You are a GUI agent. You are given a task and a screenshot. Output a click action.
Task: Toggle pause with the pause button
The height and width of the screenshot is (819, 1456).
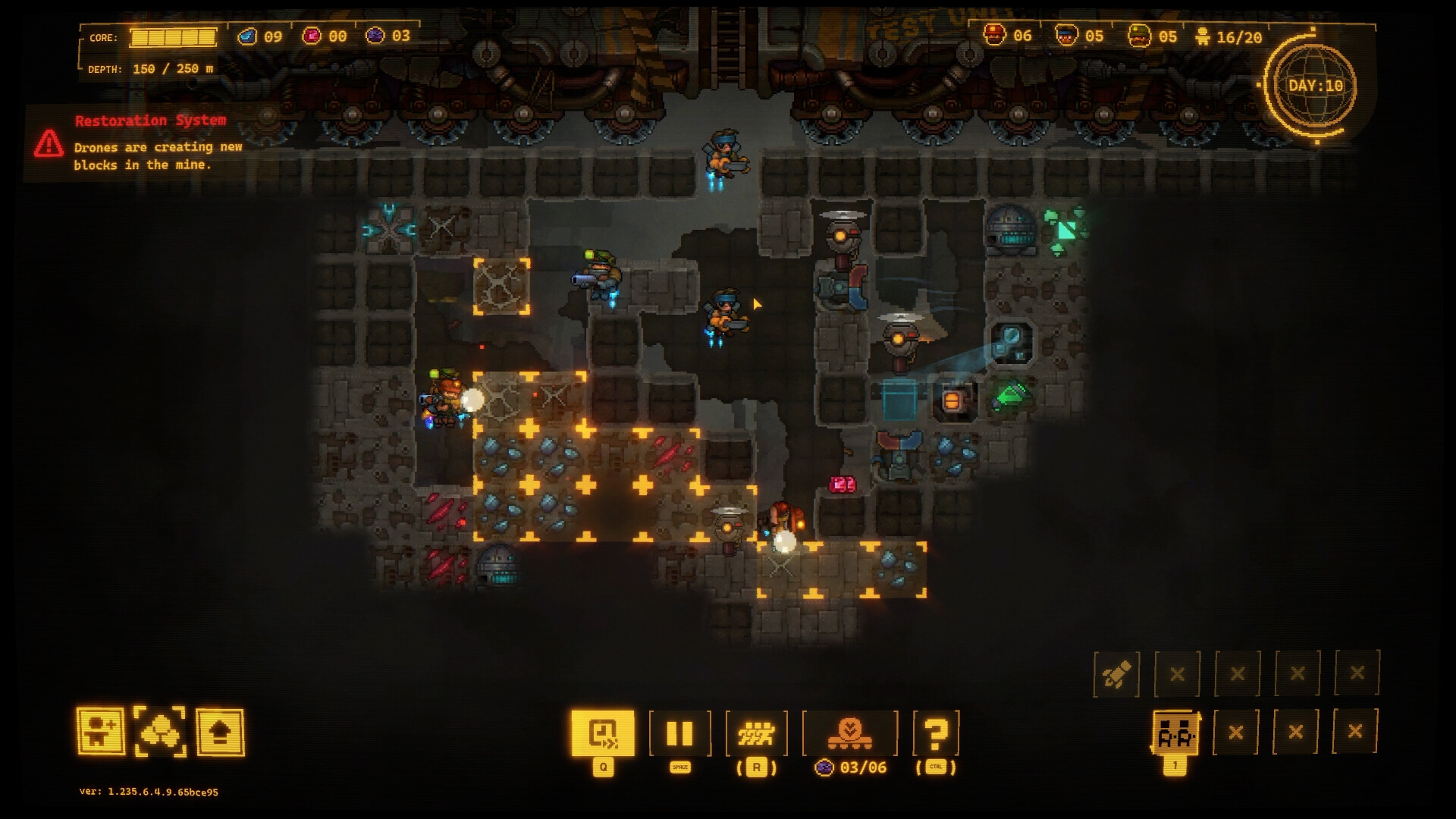coord(680,730)
